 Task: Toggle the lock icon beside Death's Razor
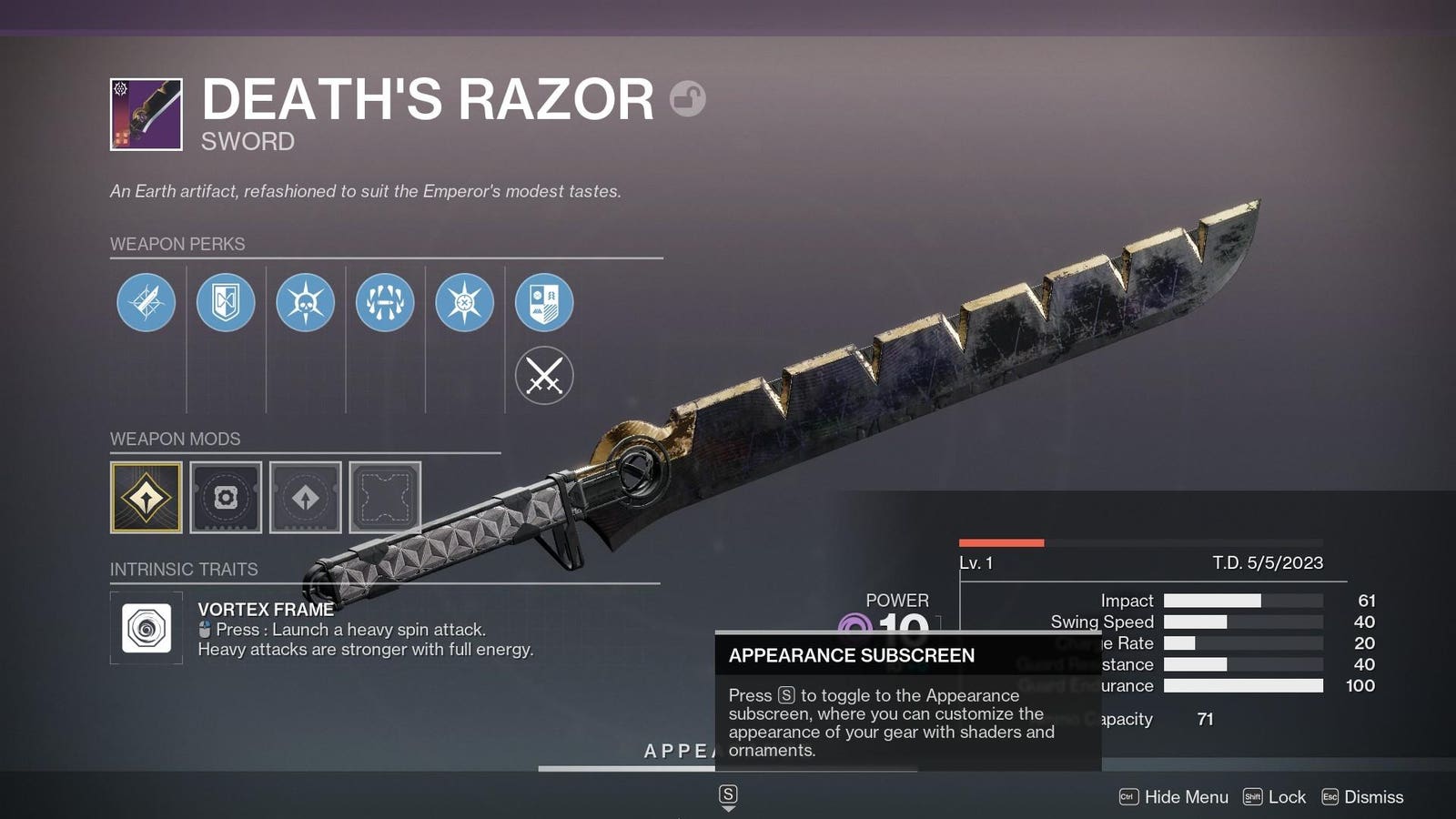click(688, 98)
